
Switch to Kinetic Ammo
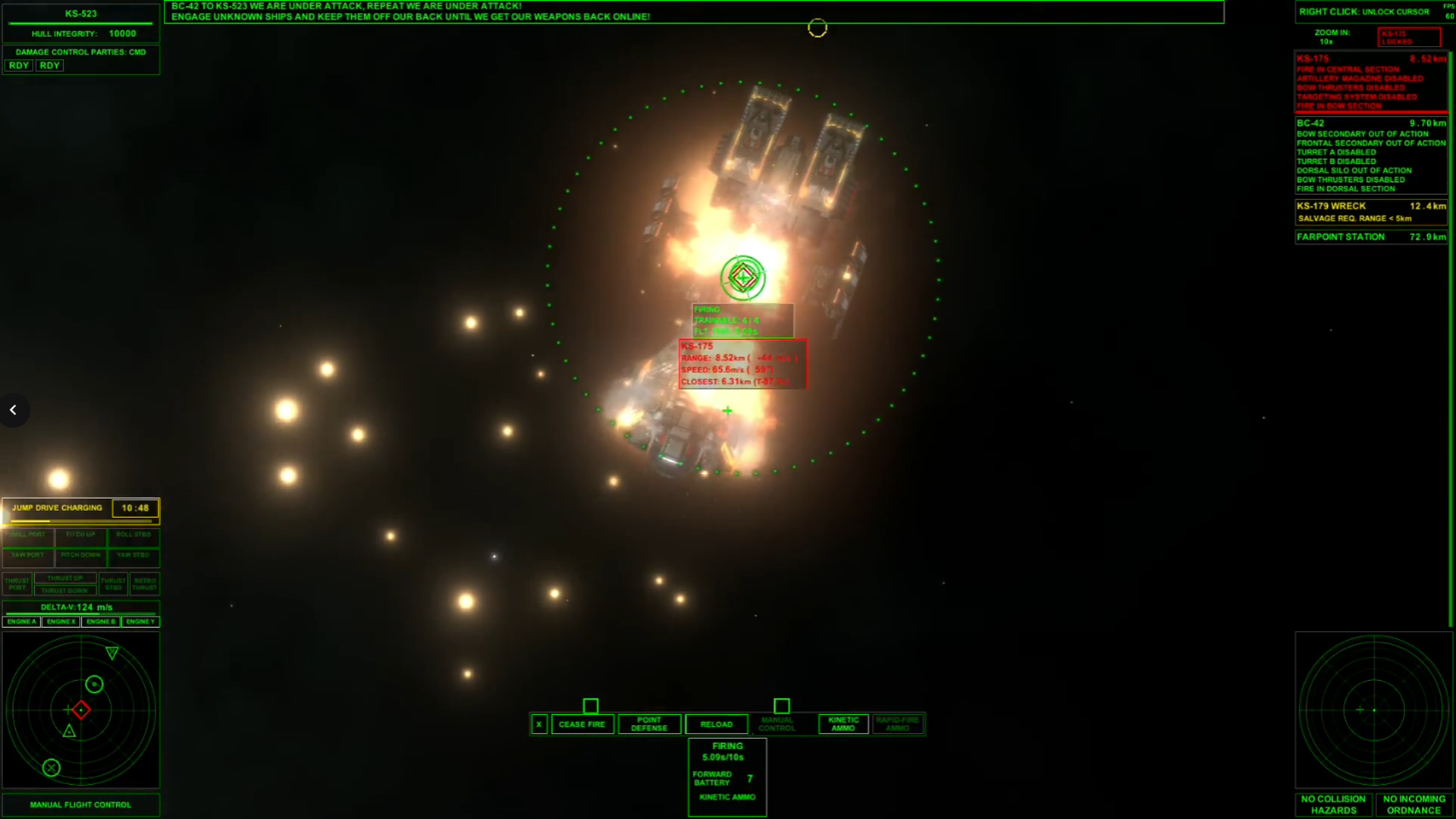point(843,724)
